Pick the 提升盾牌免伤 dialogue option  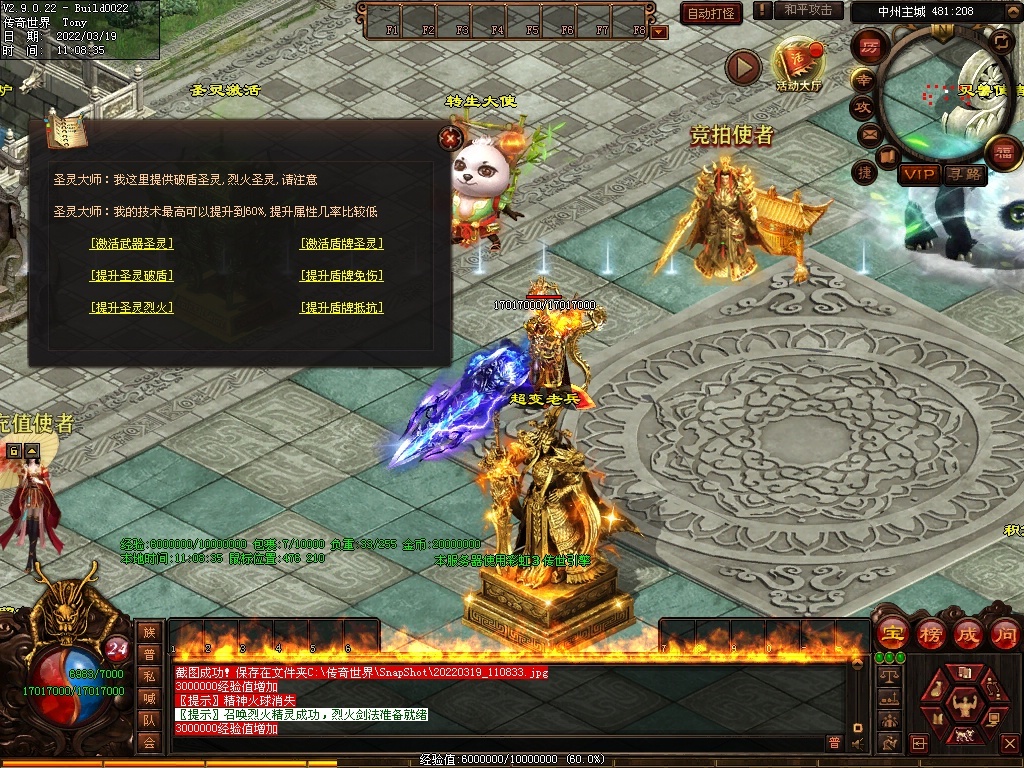342,275
